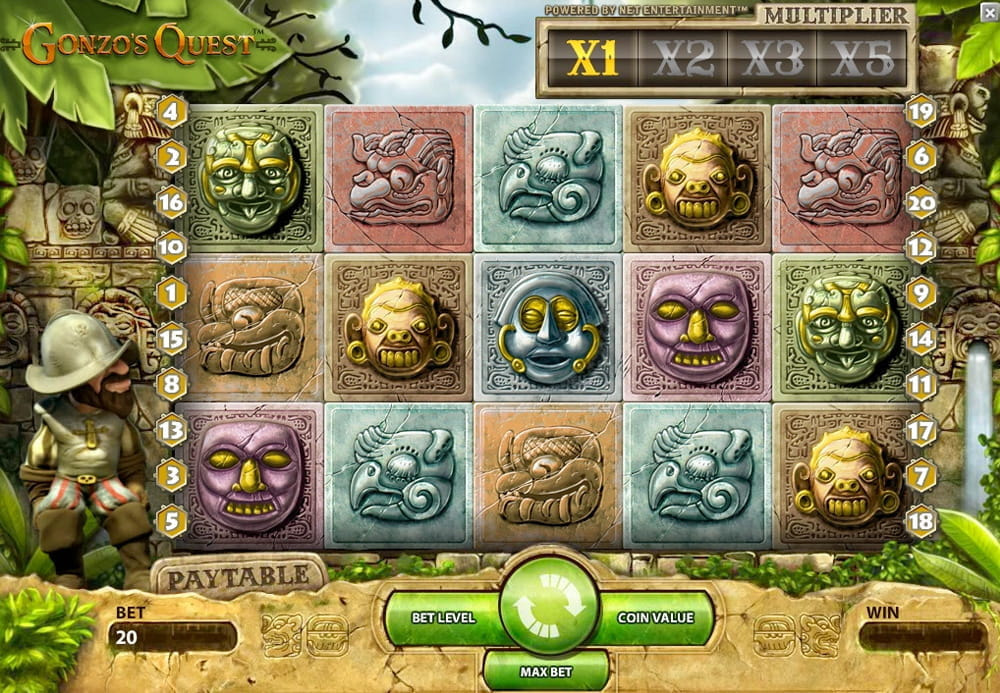Choose the payline 1 marker
The image size is (1000, 693).
point(171,293)
